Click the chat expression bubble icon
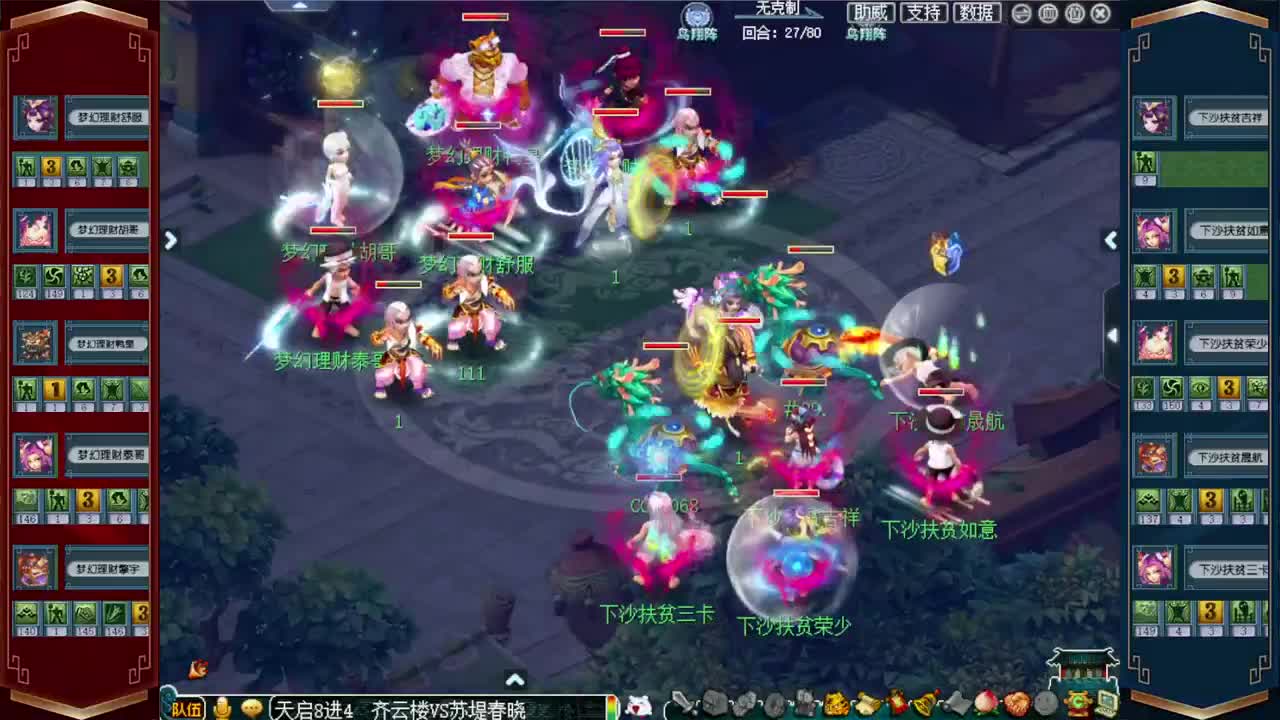The width and height of the screenshot is (1280, 720). coord(252,706)
